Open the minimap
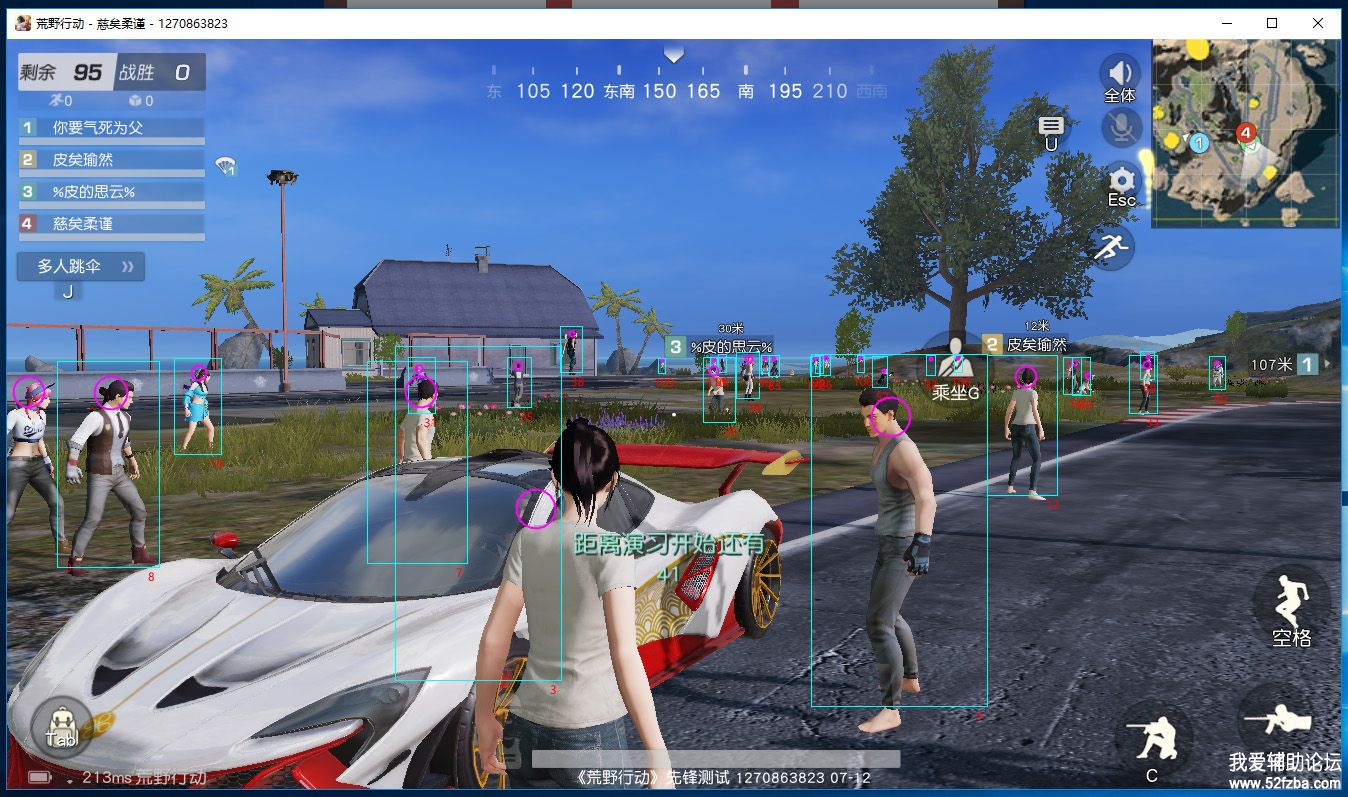The image size is (1348, 797). click(x=1244, y=133)
